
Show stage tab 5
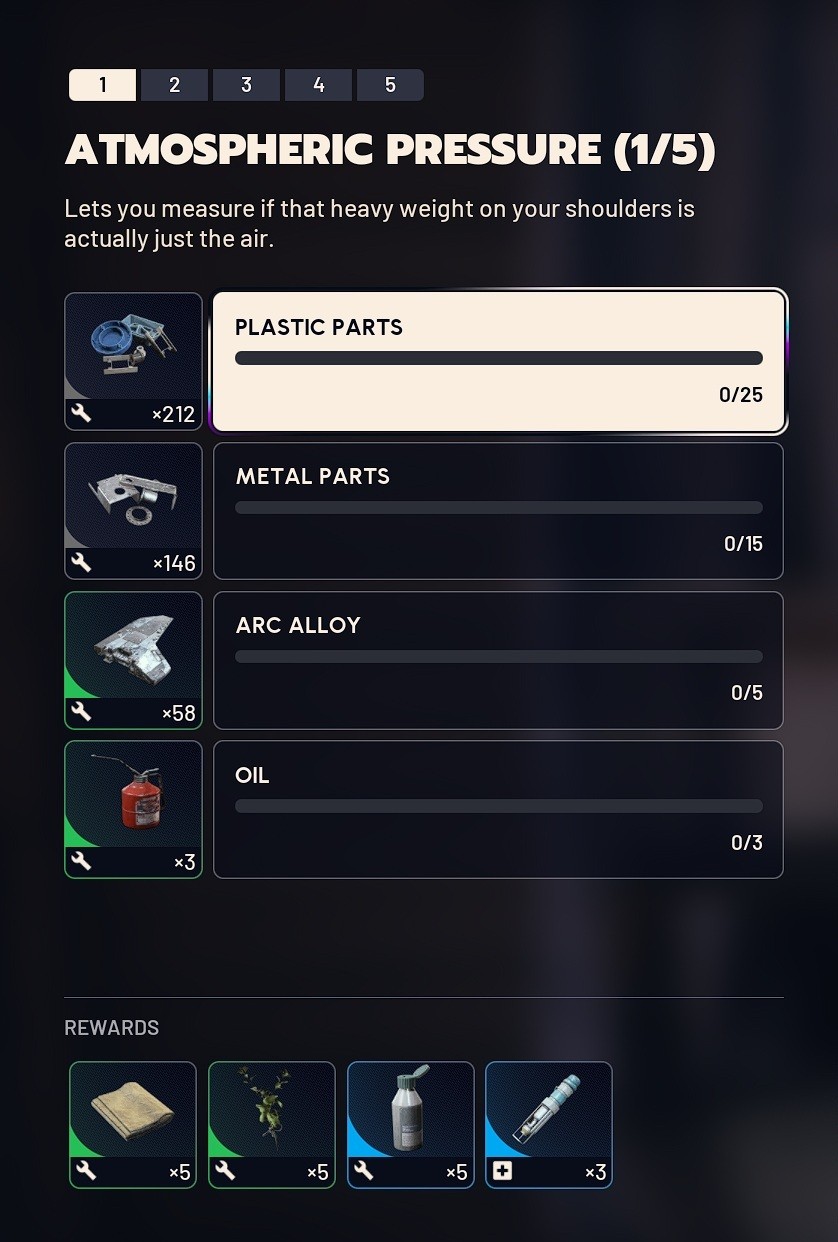point(390,85)
